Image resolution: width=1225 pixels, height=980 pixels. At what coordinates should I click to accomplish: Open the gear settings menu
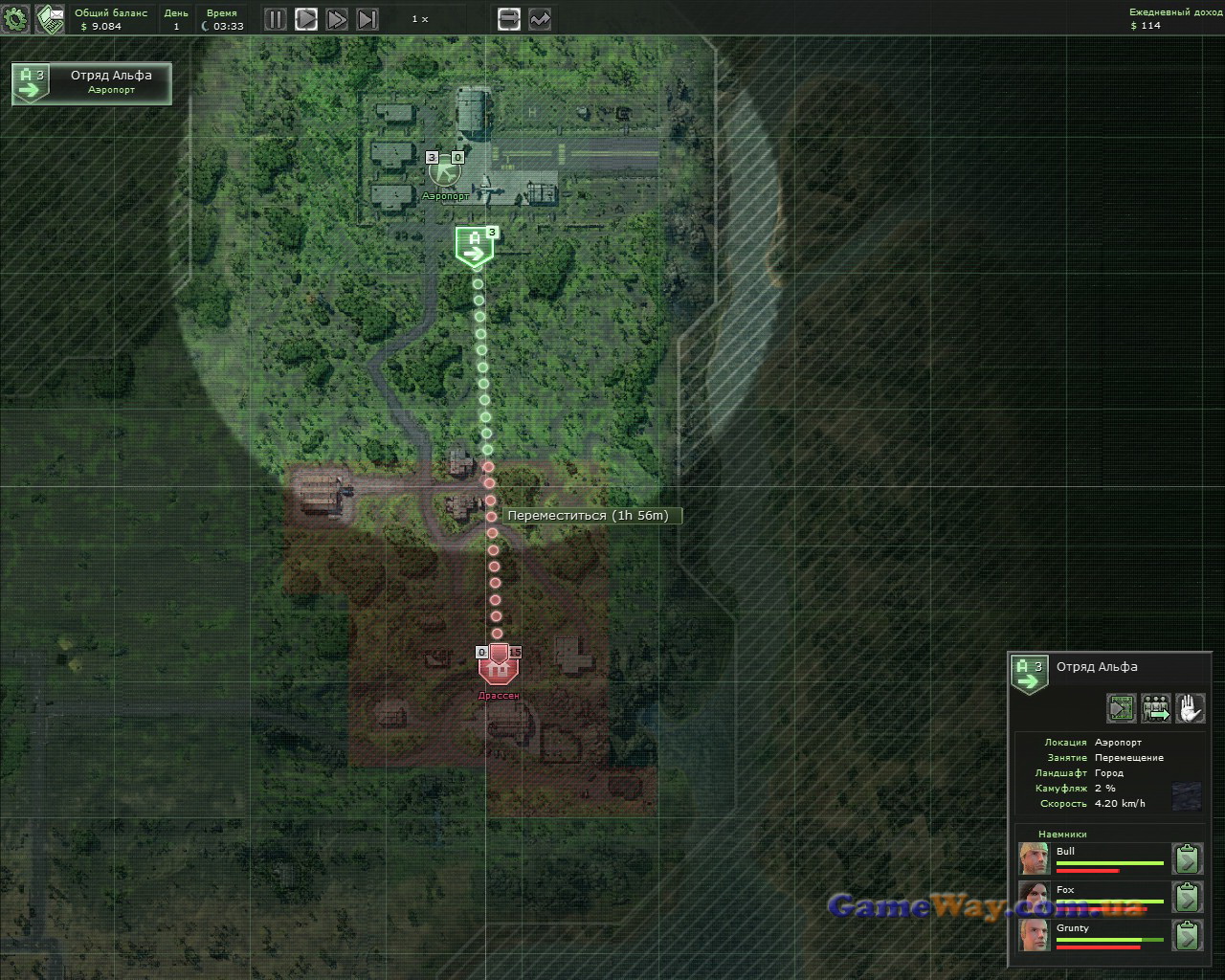[x=16, y=18]
